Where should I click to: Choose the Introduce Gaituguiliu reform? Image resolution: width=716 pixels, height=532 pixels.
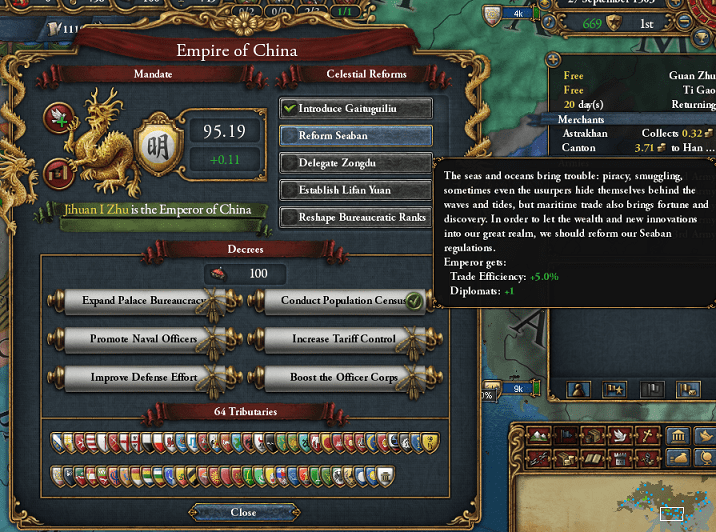coord(356,108)
